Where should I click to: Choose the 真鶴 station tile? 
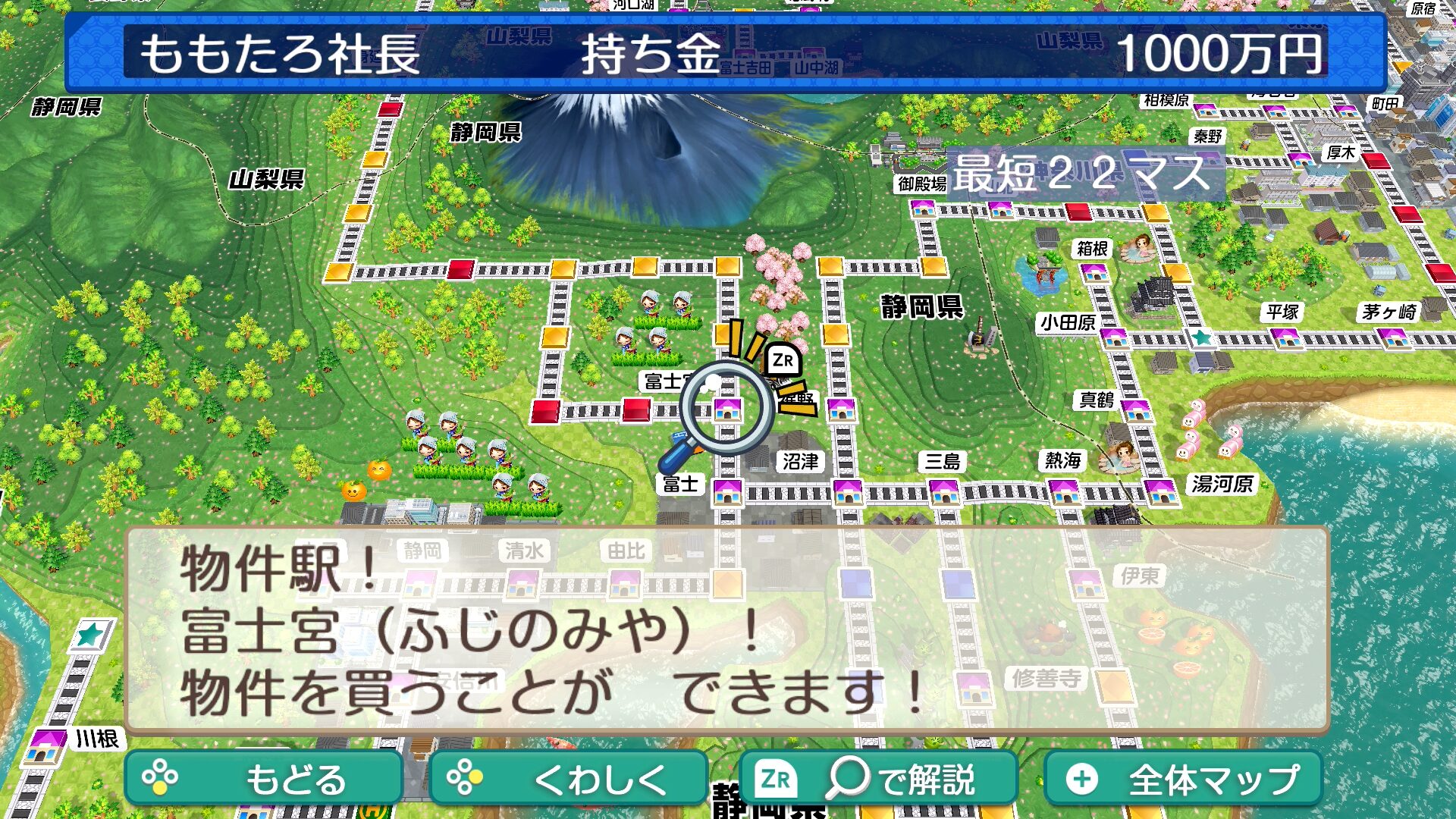coord(1136,410)
